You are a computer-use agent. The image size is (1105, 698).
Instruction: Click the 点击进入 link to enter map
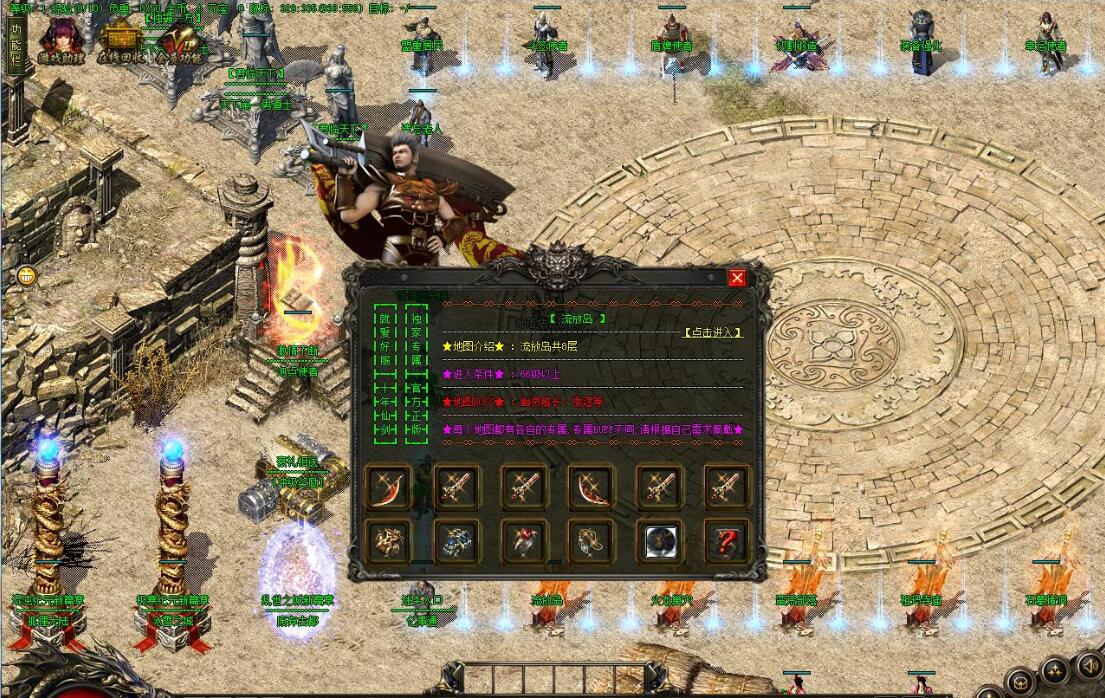(x=712, y=332)
